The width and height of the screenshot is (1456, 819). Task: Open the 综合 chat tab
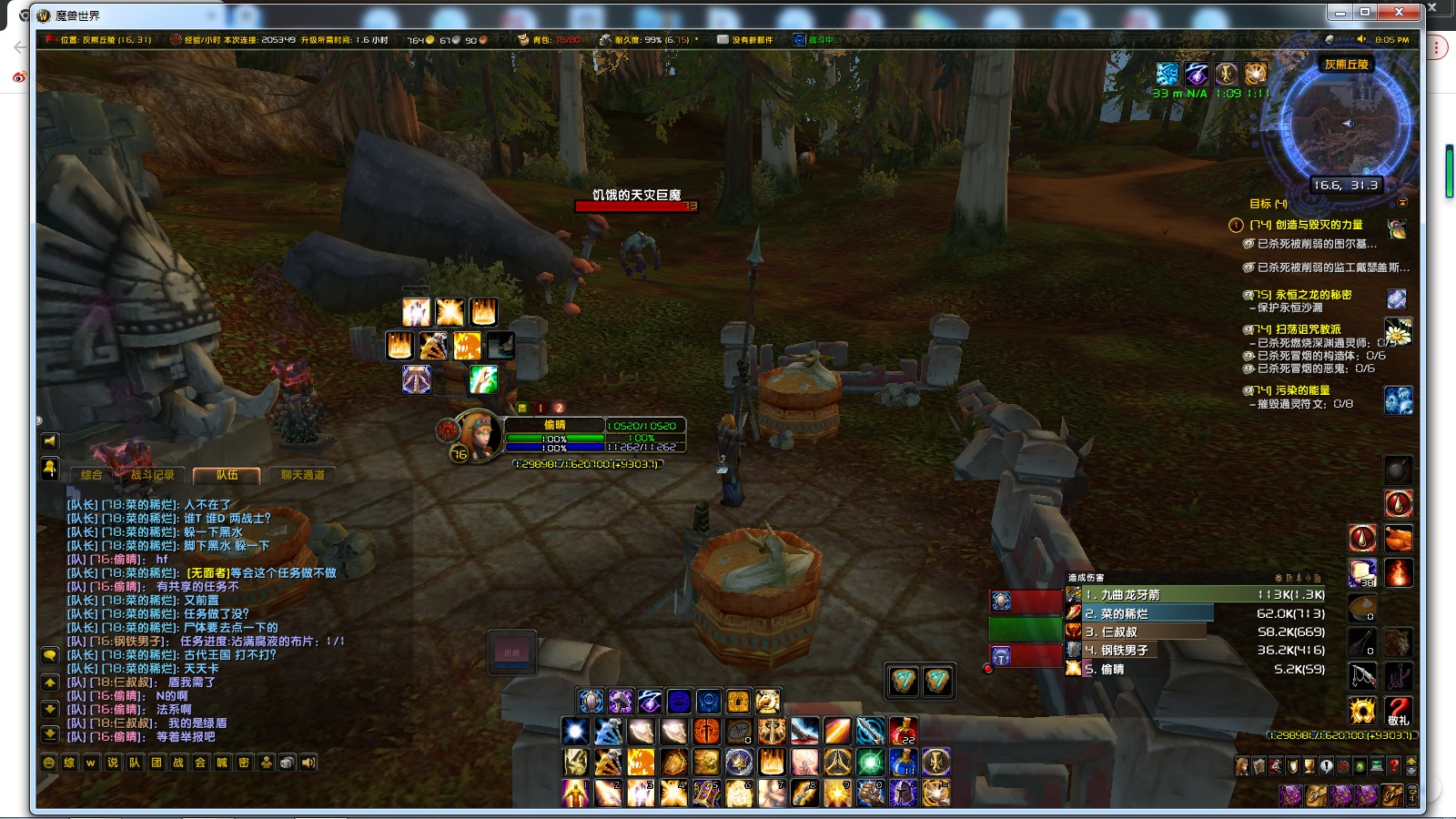(91, 475)
